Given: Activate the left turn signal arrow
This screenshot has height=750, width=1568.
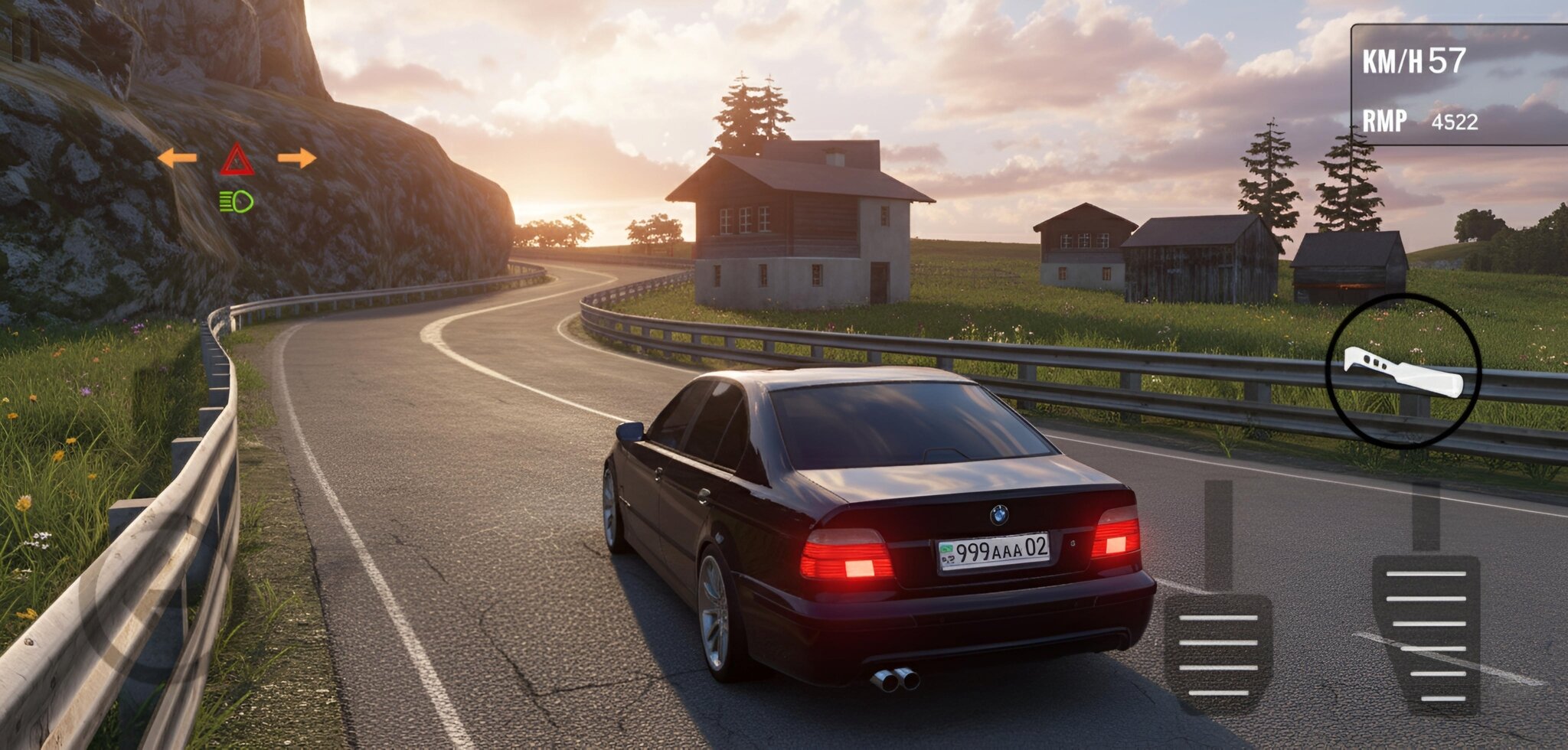Looking at the screenshot, I should (x=177, y=158).
